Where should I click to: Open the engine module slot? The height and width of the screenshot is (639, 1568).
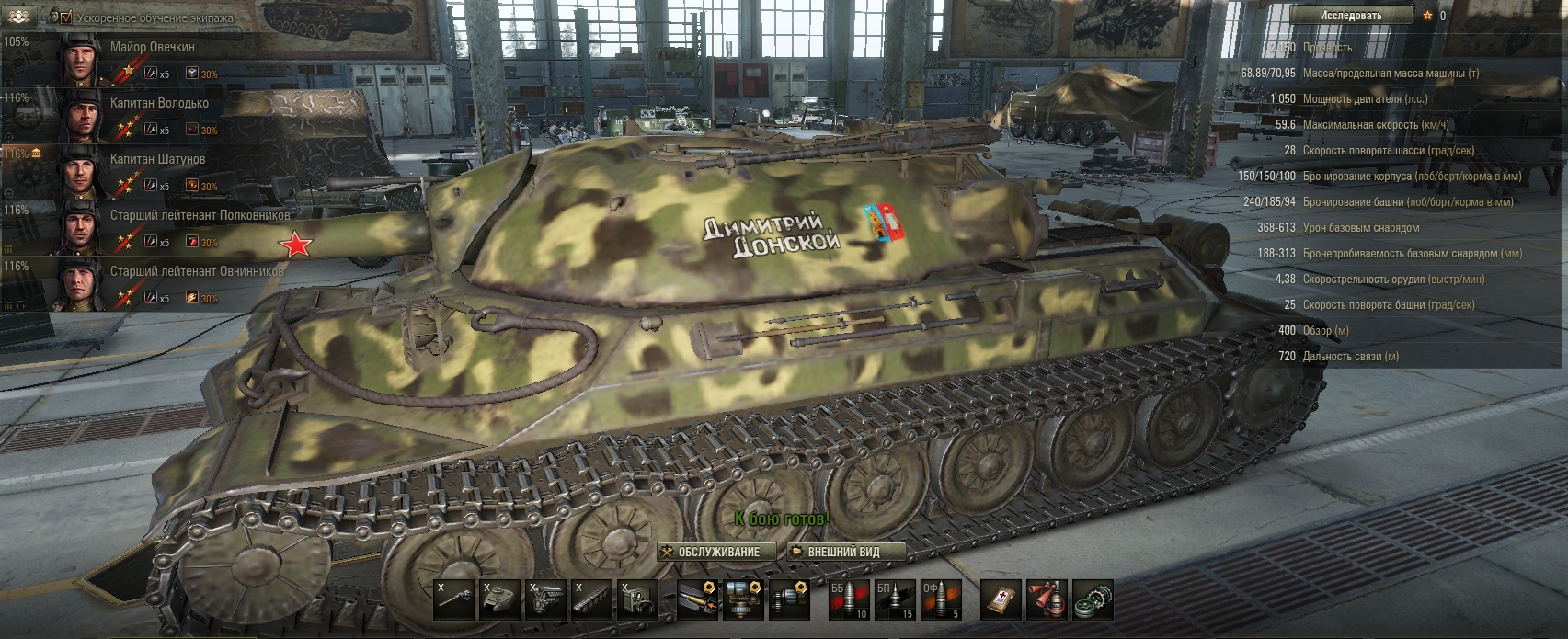tap(545, 599)
